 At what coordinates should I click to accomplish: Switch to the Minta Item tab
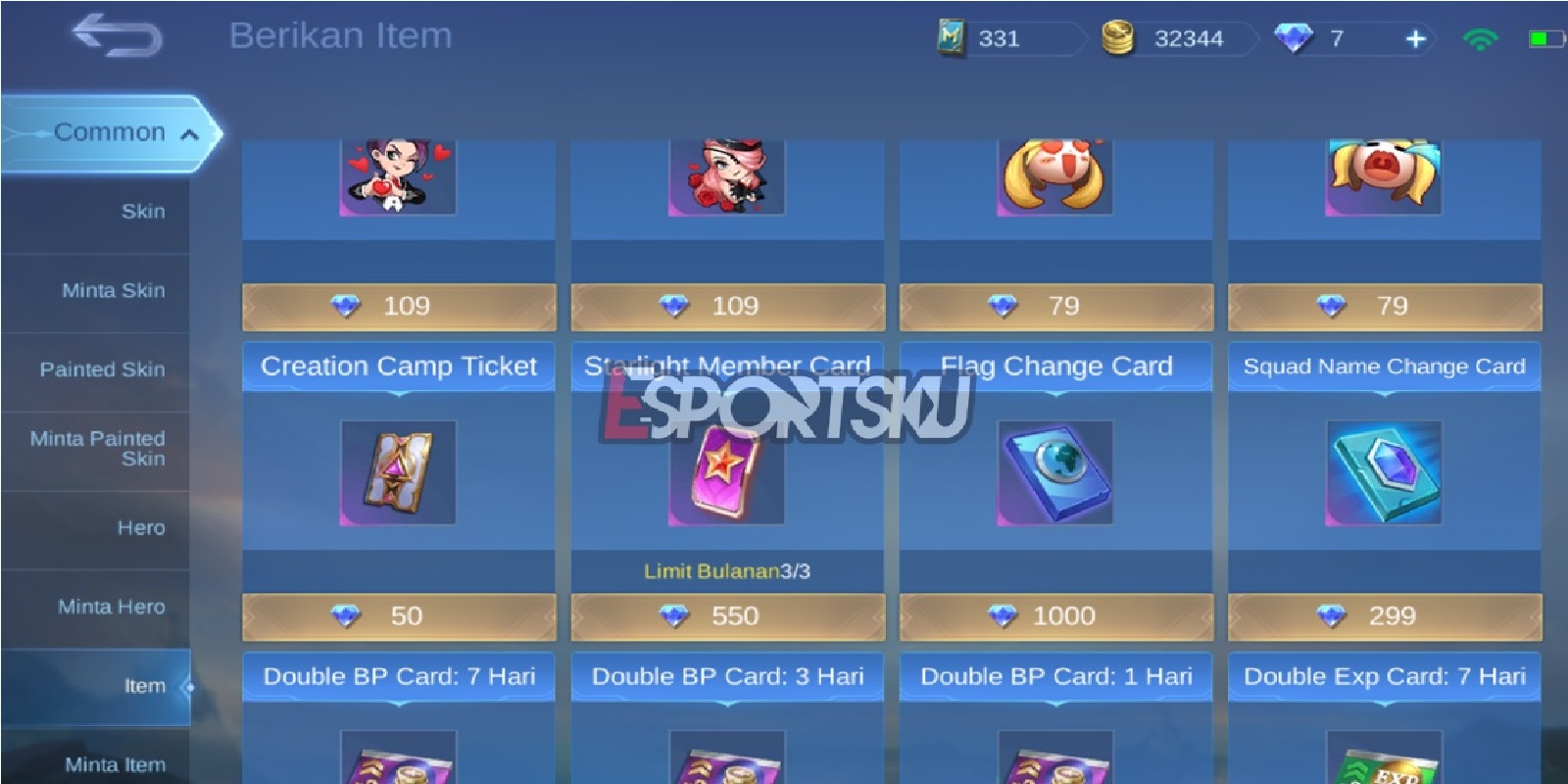pyautogui.click(x=116, y=763)
